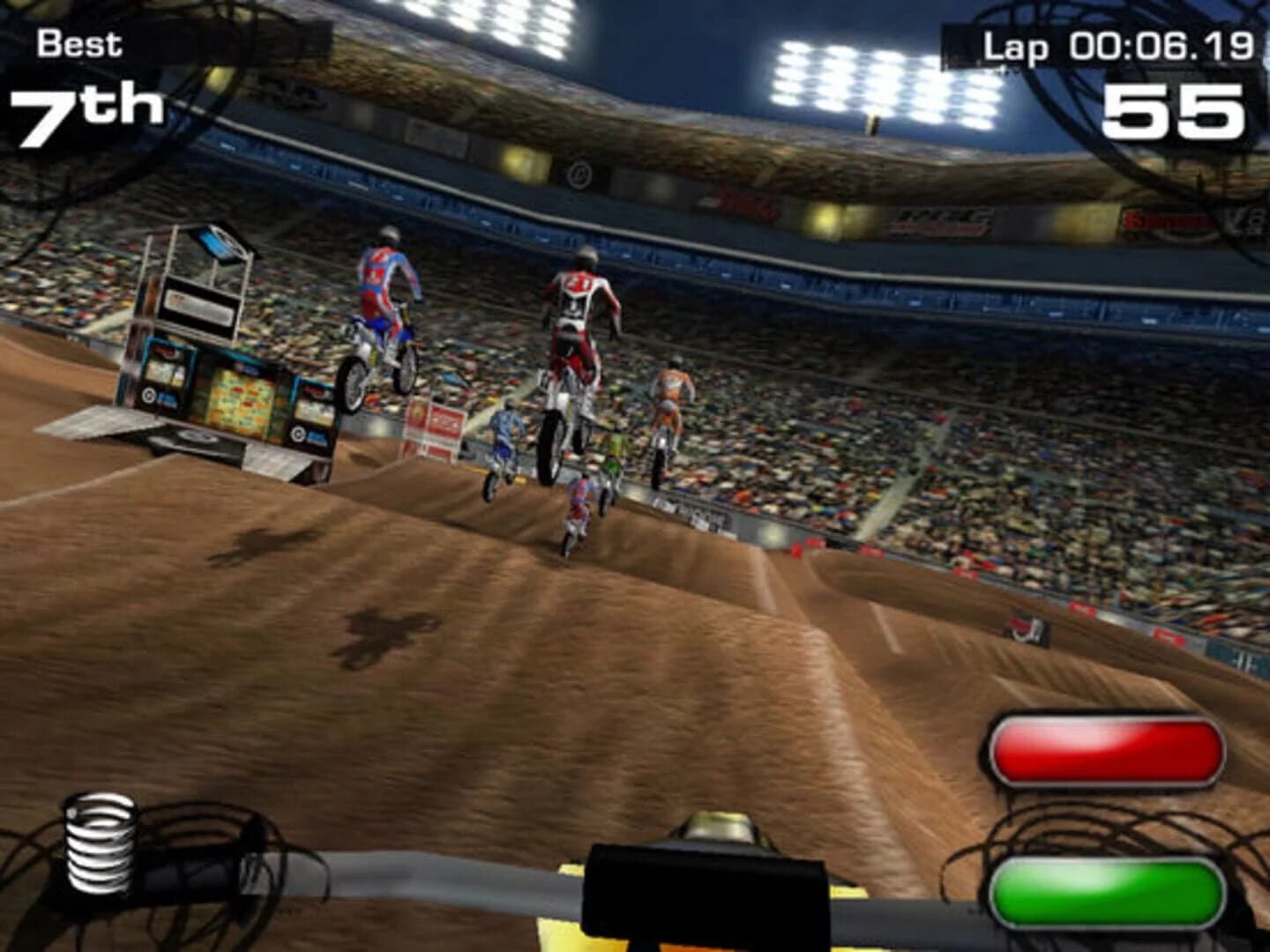Viewport: 1270px width, 952px height.
Task: Click the green rider in the pack
Action: [613, 458]
